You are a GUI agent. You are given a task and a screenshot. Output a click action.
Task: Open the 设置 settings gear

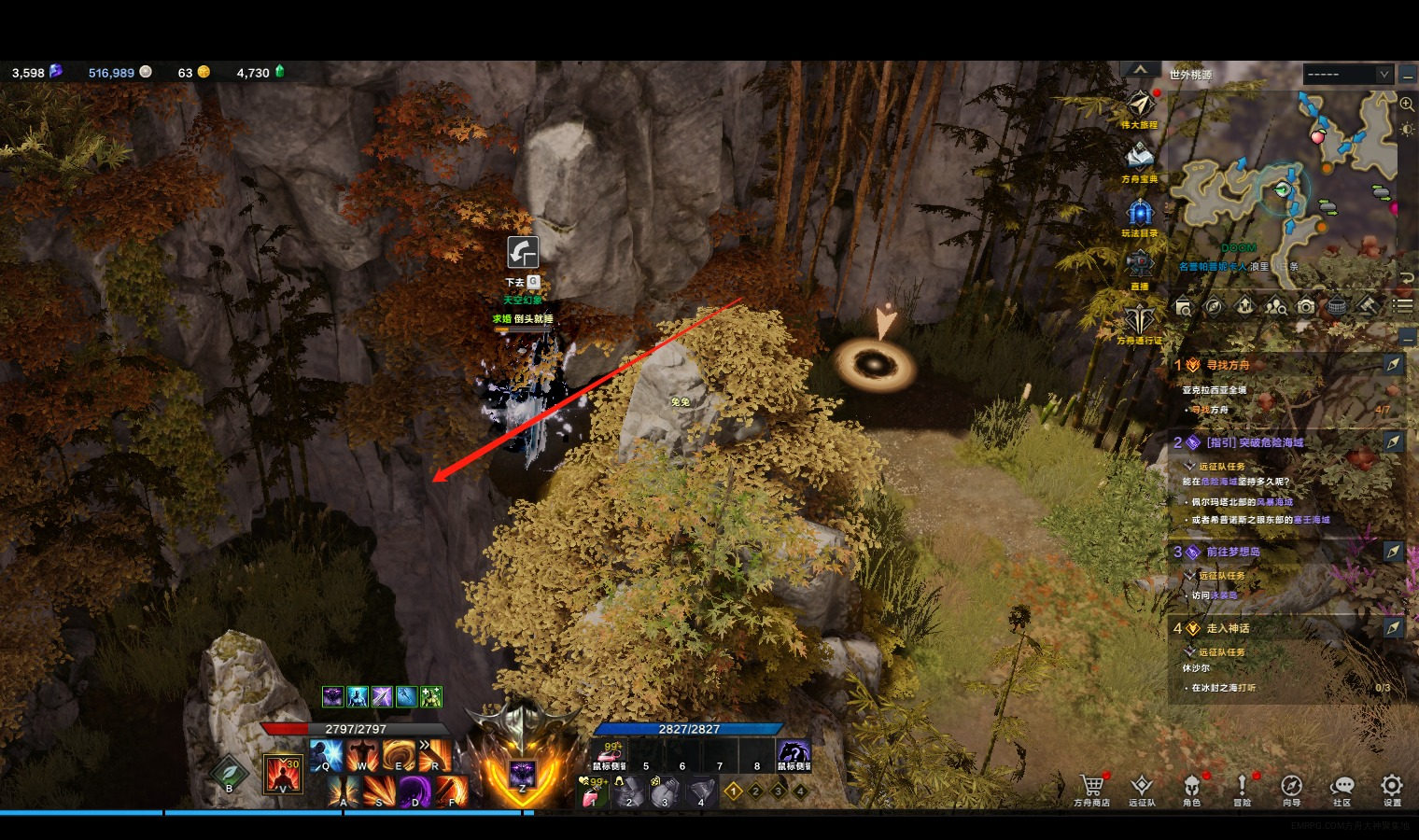pos(1391,787)
